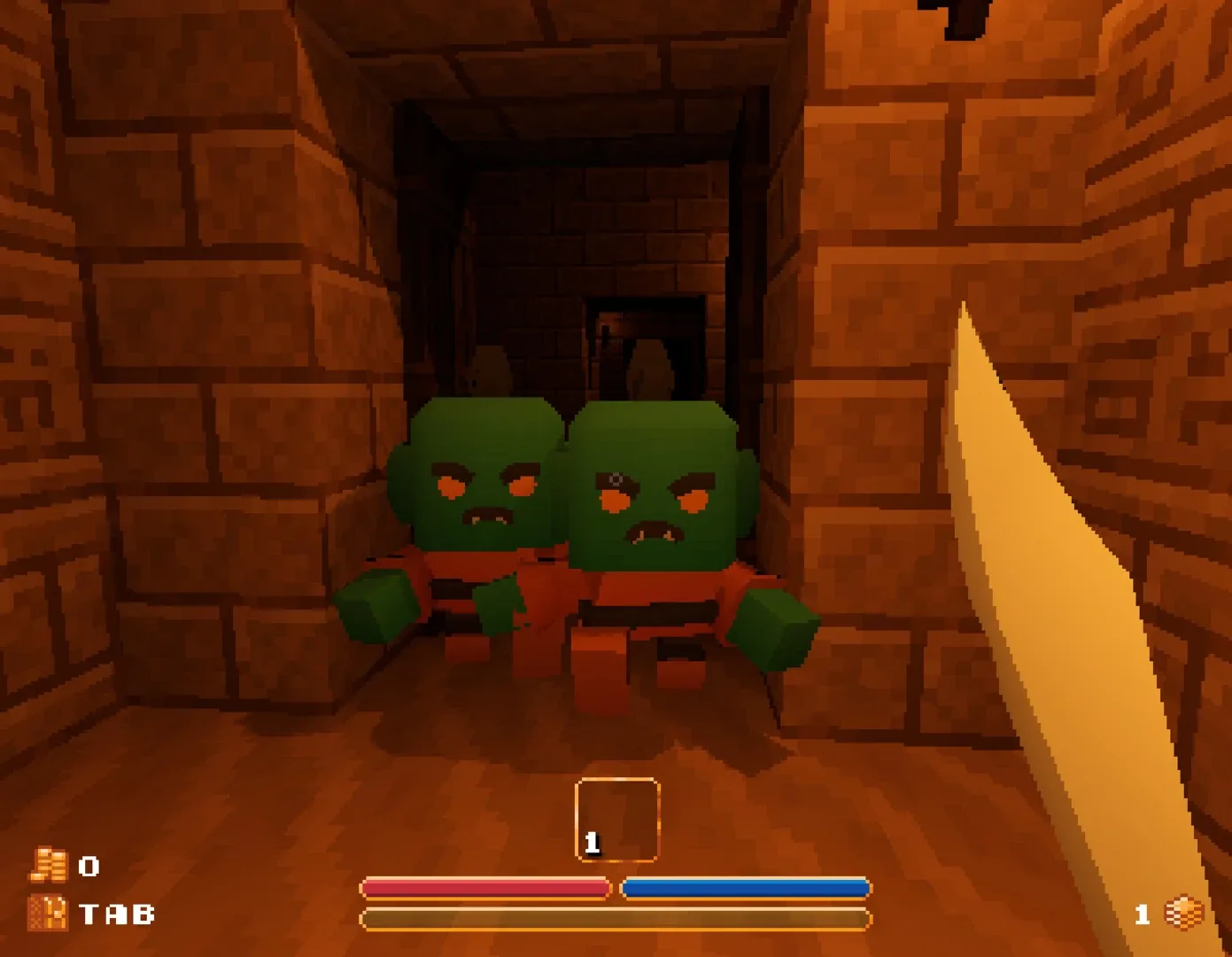Click the coin counter showing 0
1232x957 pixels.
tap(89, 866)
